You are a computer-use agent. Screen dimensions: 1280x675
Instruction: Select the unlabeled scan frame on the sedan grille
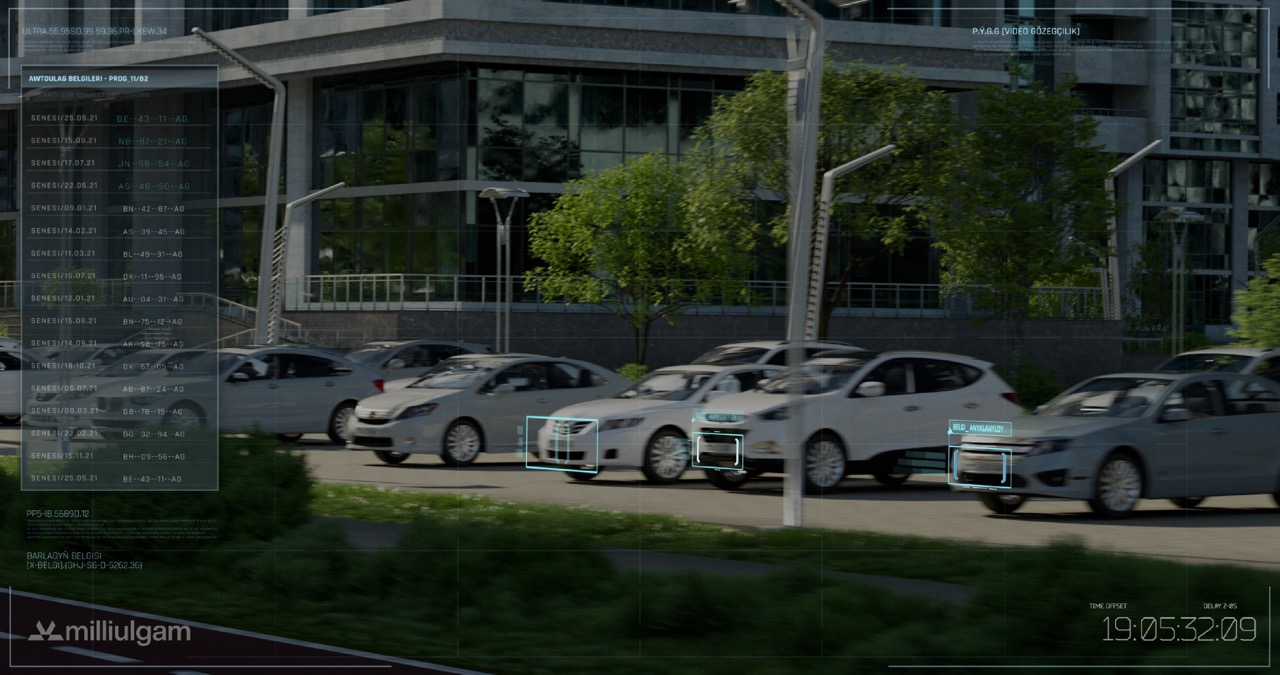click(x=562, y=444)
